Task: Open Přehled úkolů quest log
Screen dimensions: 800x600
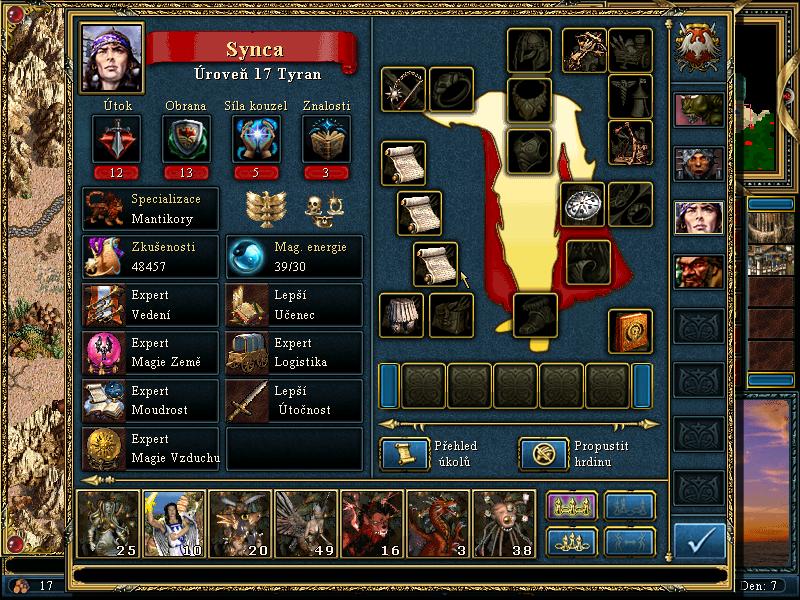Action: click(404, 454)
